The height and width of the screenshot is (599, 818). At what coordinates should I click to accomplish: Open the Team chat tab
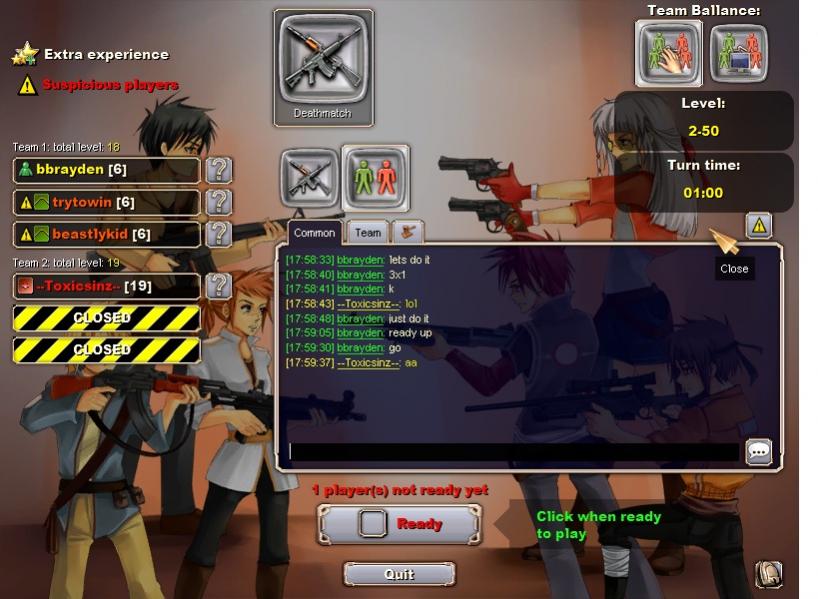368,233
